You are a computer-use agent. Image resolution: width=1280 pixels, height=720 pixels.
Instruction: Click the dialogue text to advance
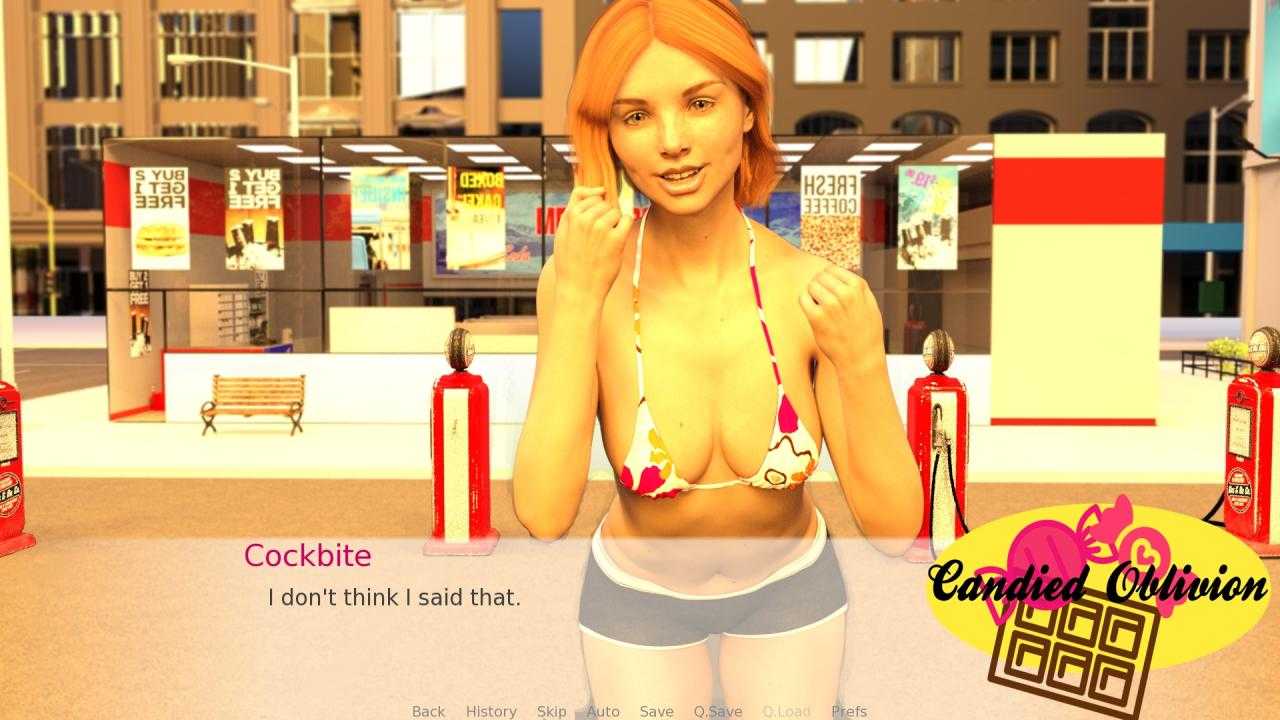[394, 597]
